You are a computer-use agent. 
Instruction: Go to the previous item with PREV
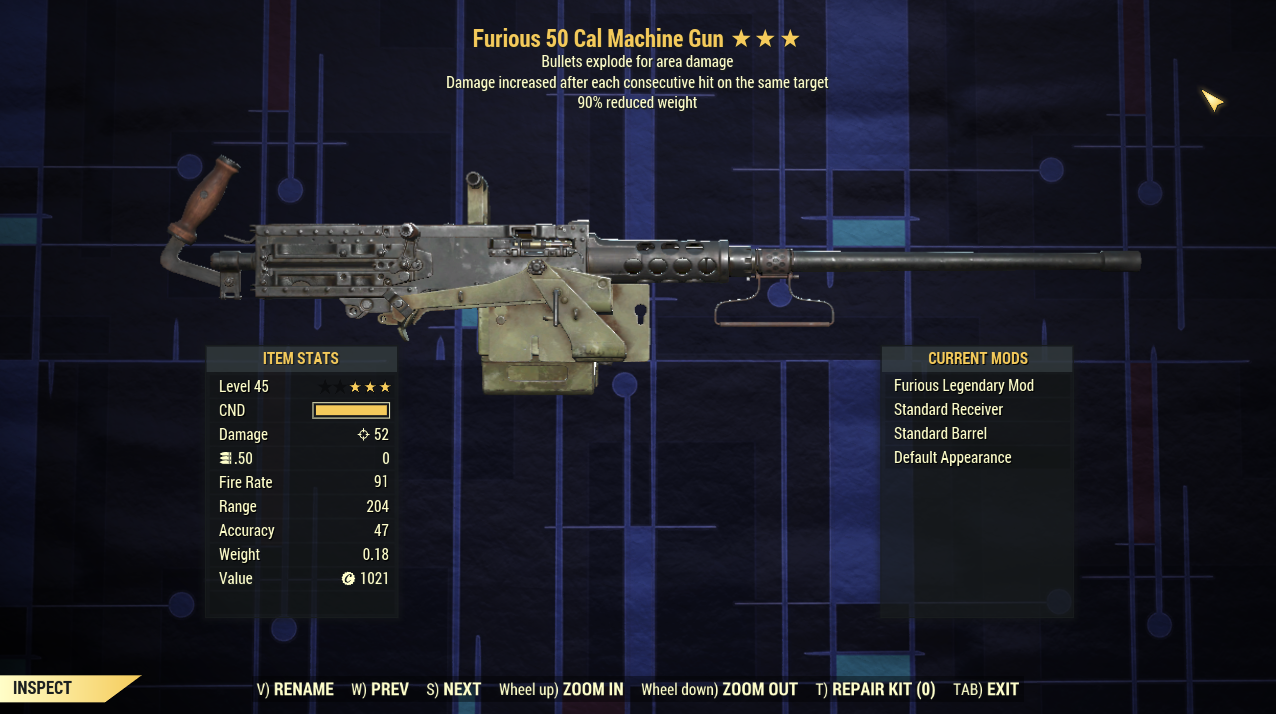pyautogui.click(x=380, y=689)
